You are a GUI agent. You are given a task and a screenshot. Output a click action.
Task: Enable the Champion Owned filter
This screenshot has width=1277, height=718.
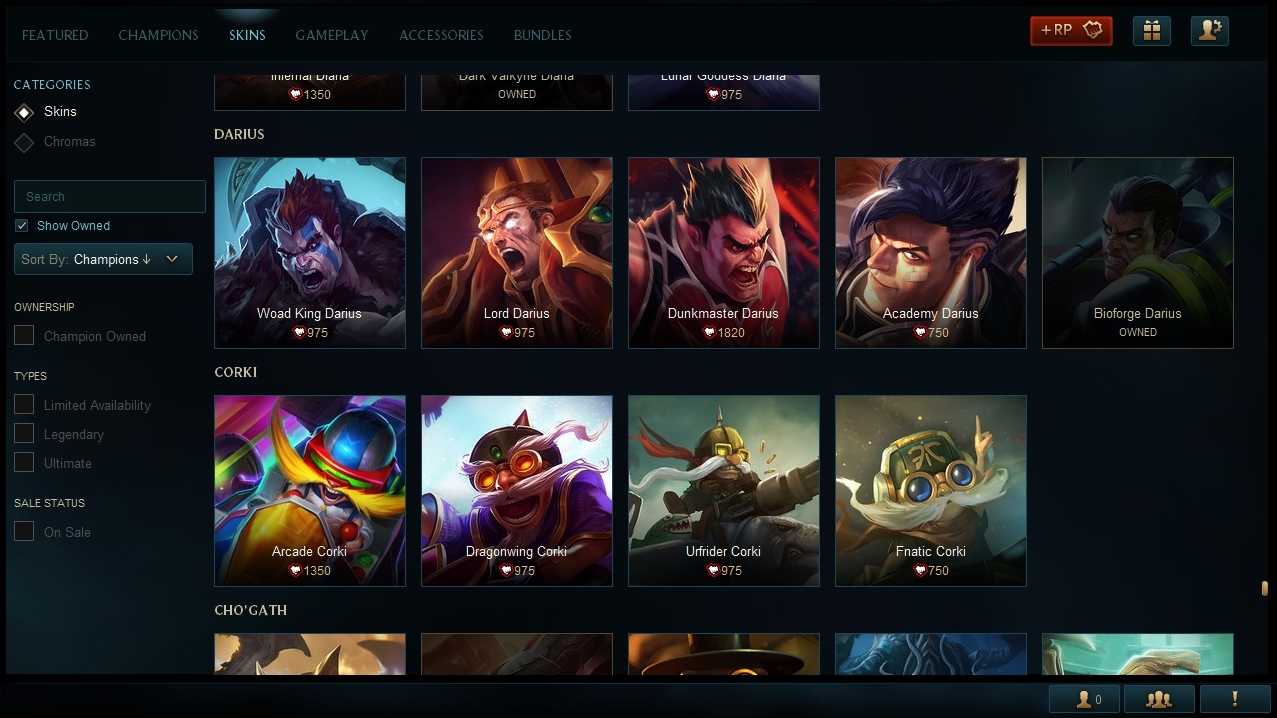click(x=24, y=336)
